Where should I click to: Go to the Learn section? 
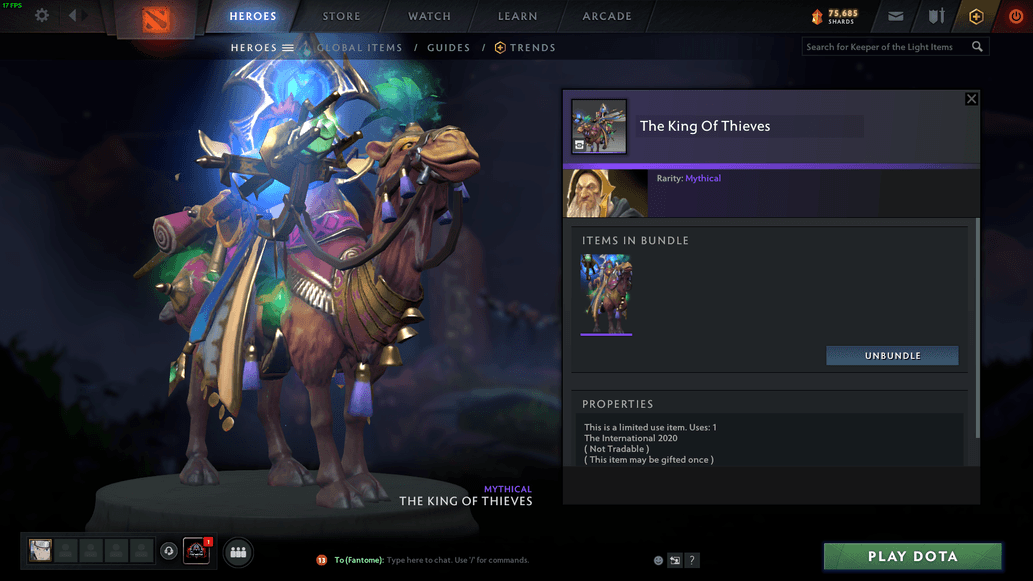tap(517, 16)
